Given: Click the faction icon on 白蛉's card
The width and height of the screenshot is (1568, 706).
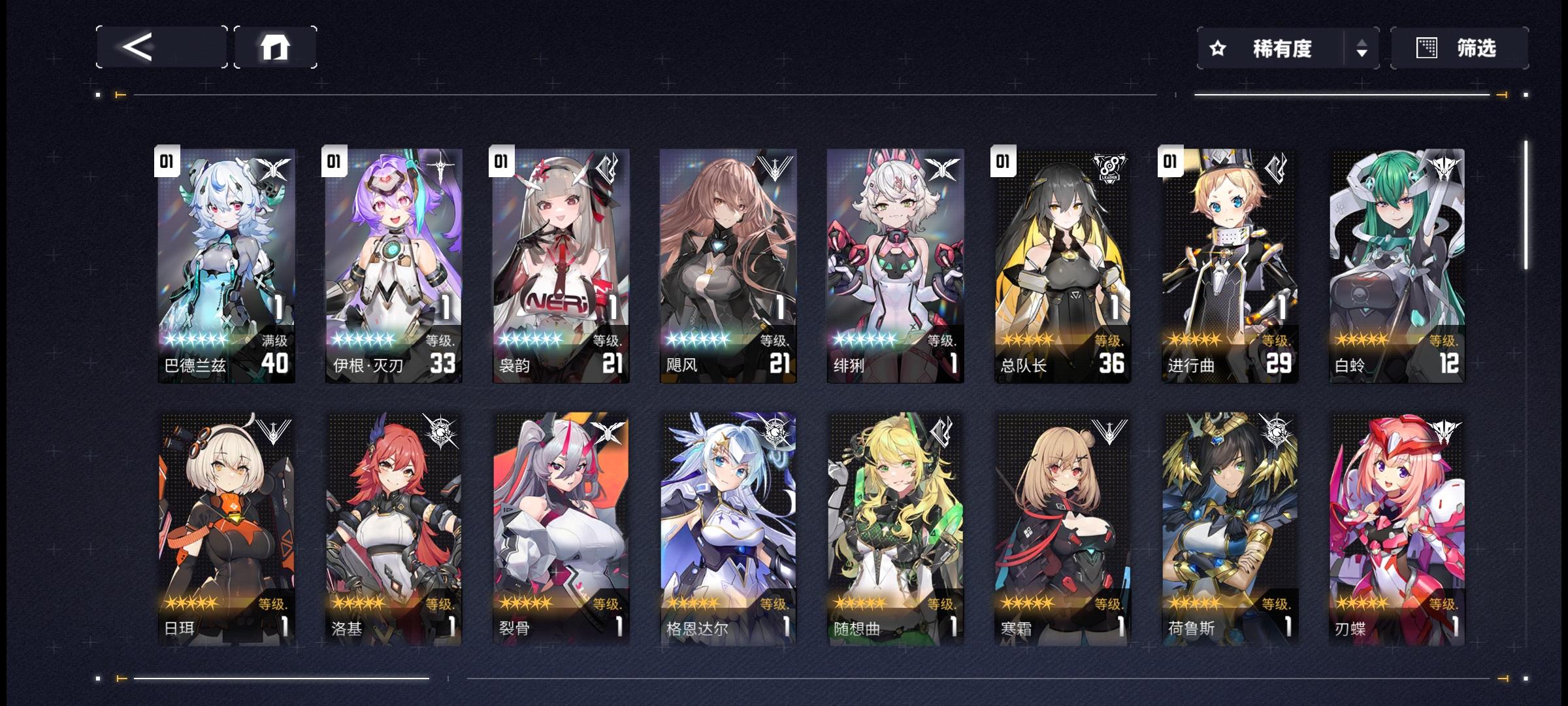Looking at the screenshot, I should pos(1445,165).
